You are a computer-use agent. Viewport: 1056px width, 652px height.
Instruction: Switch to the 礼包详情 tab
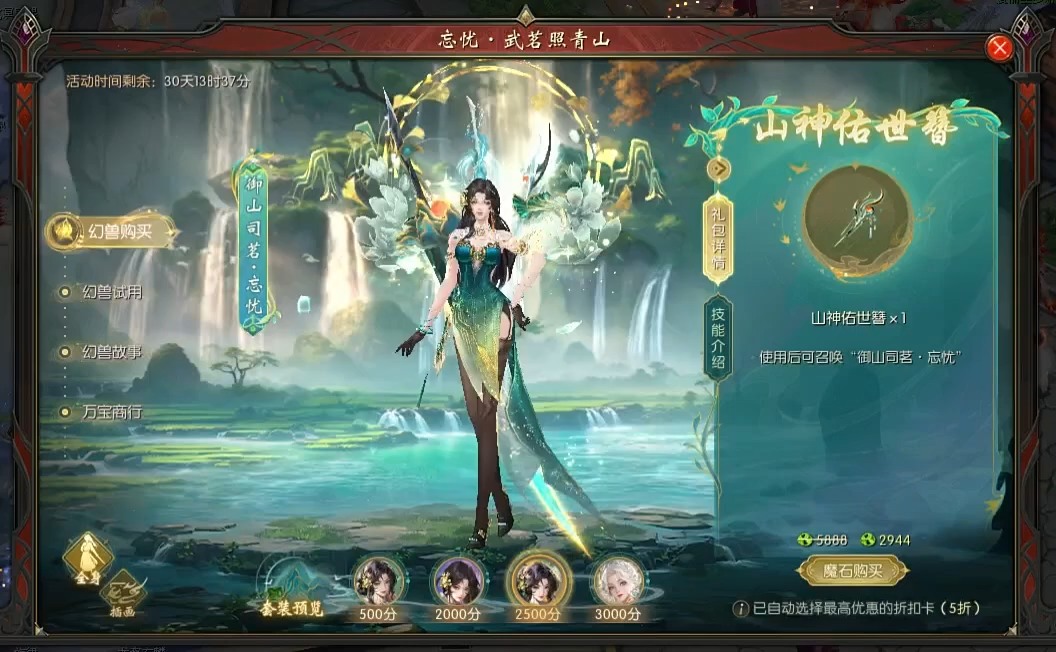point(718,239)
